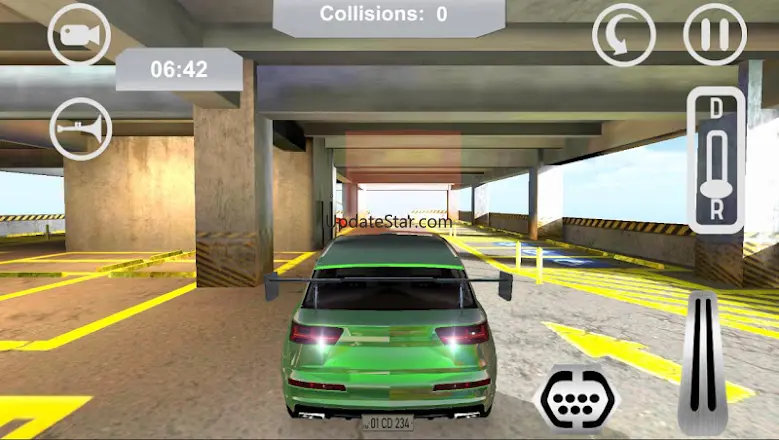The image size is (779, 440).
Task: Switch the camera view
Action: pyautogui.click(x=79, y=35)
